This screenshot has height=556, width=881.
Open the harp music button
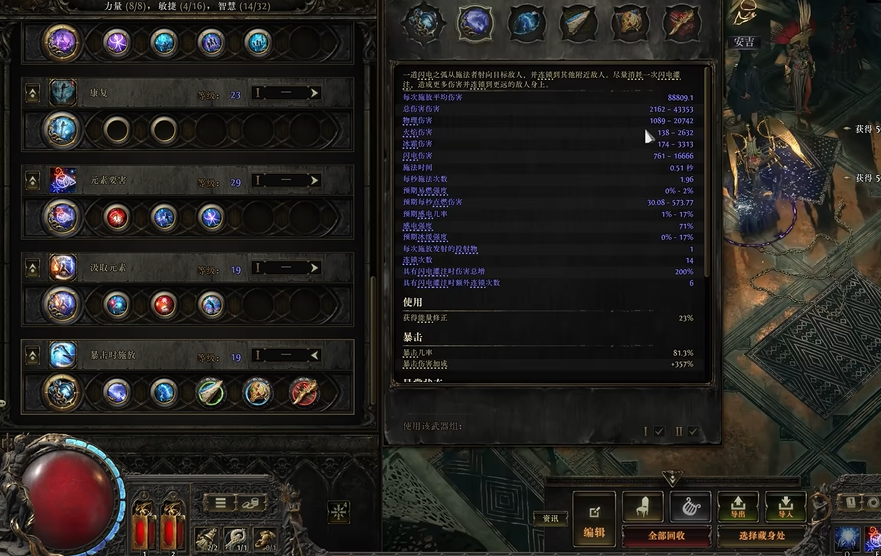690,507
